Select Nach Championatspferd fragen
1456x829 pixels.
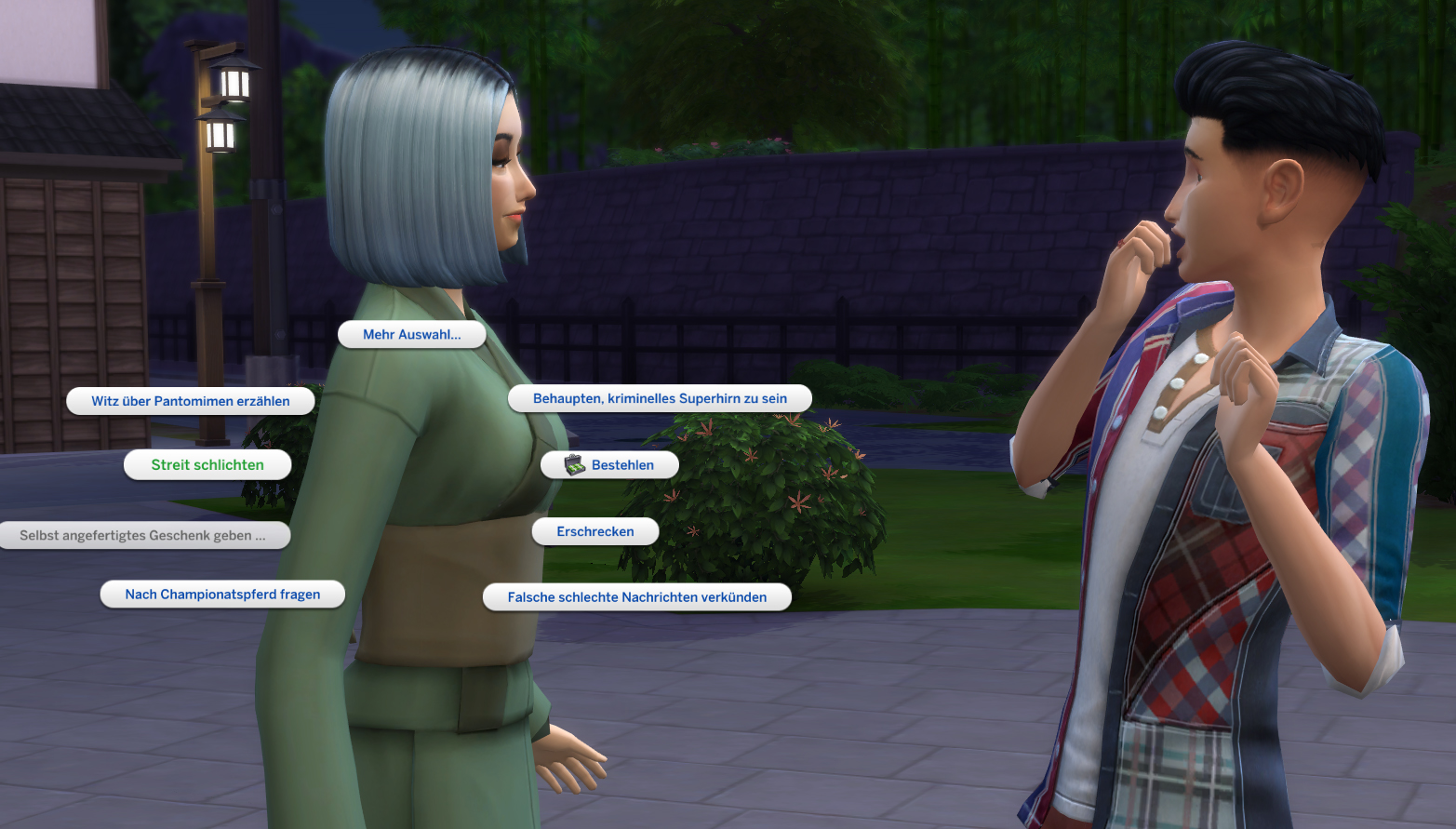pyautogui.click(x=221, y=594)
